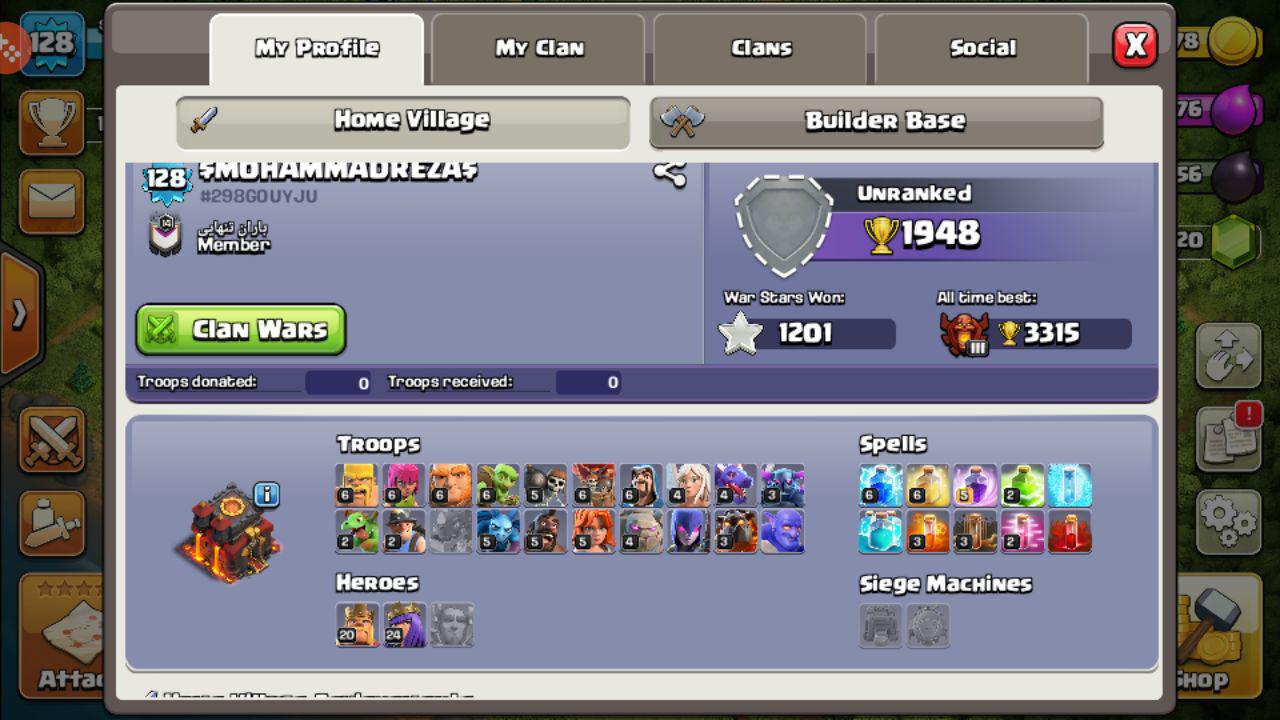Close the profile window with the red X
Screen dimensions: 1280x720
point(1135,45)
